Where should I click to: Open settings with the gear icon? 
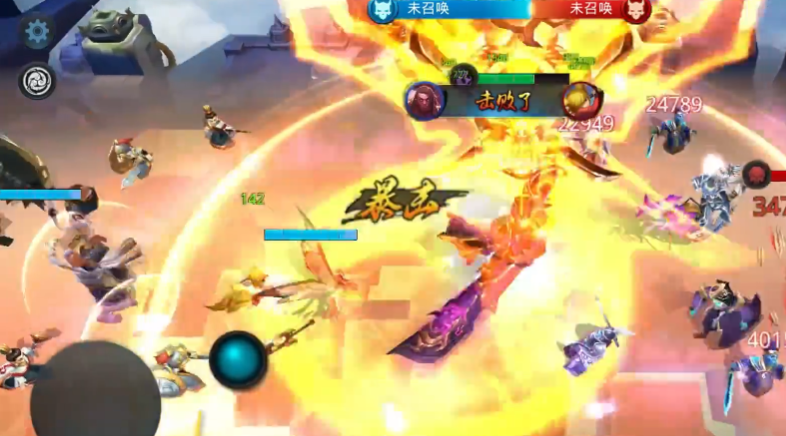37,32
